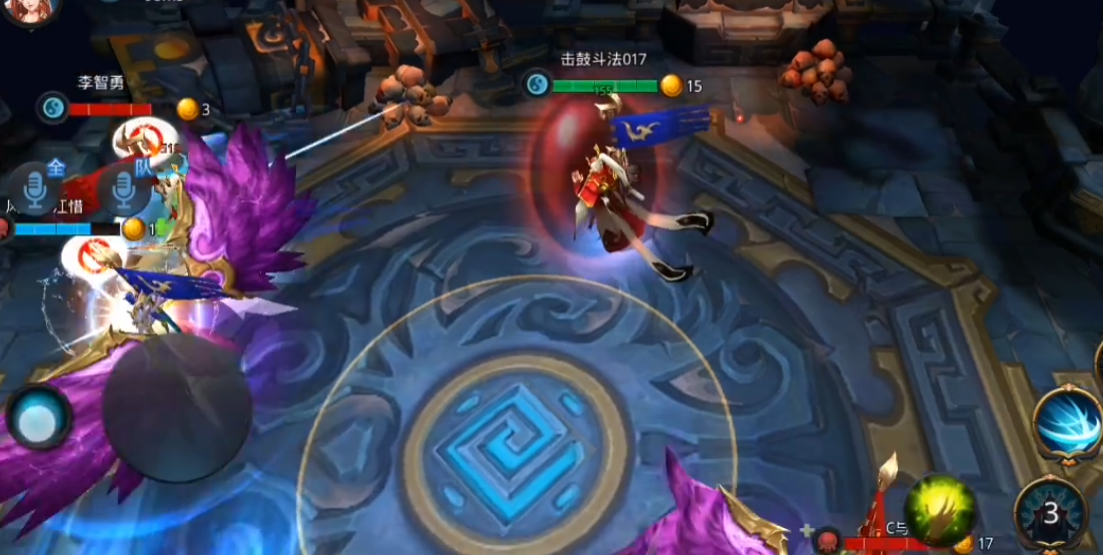Open the hero portrait in the corner

(32, 12)
